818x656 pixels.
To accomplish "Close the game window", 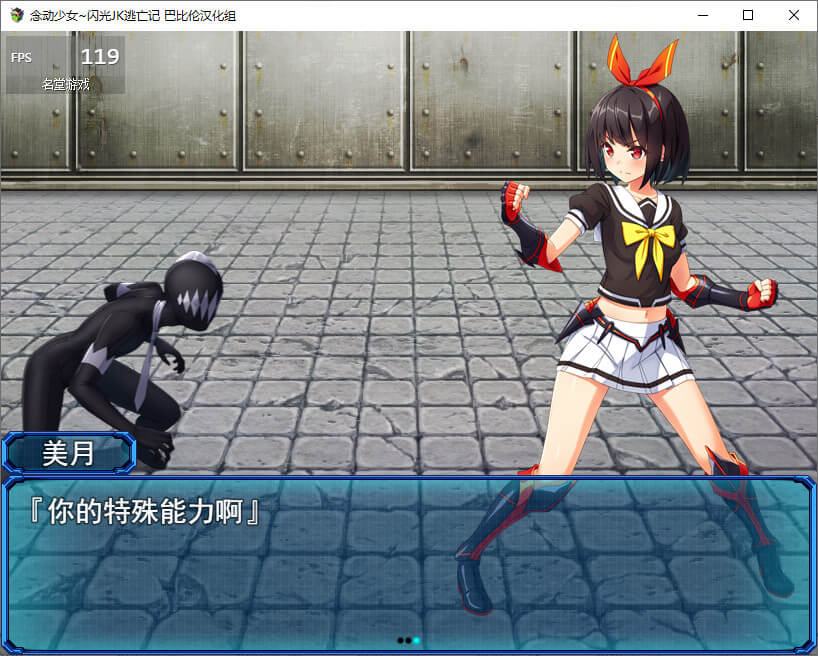I will click(794, 15).
